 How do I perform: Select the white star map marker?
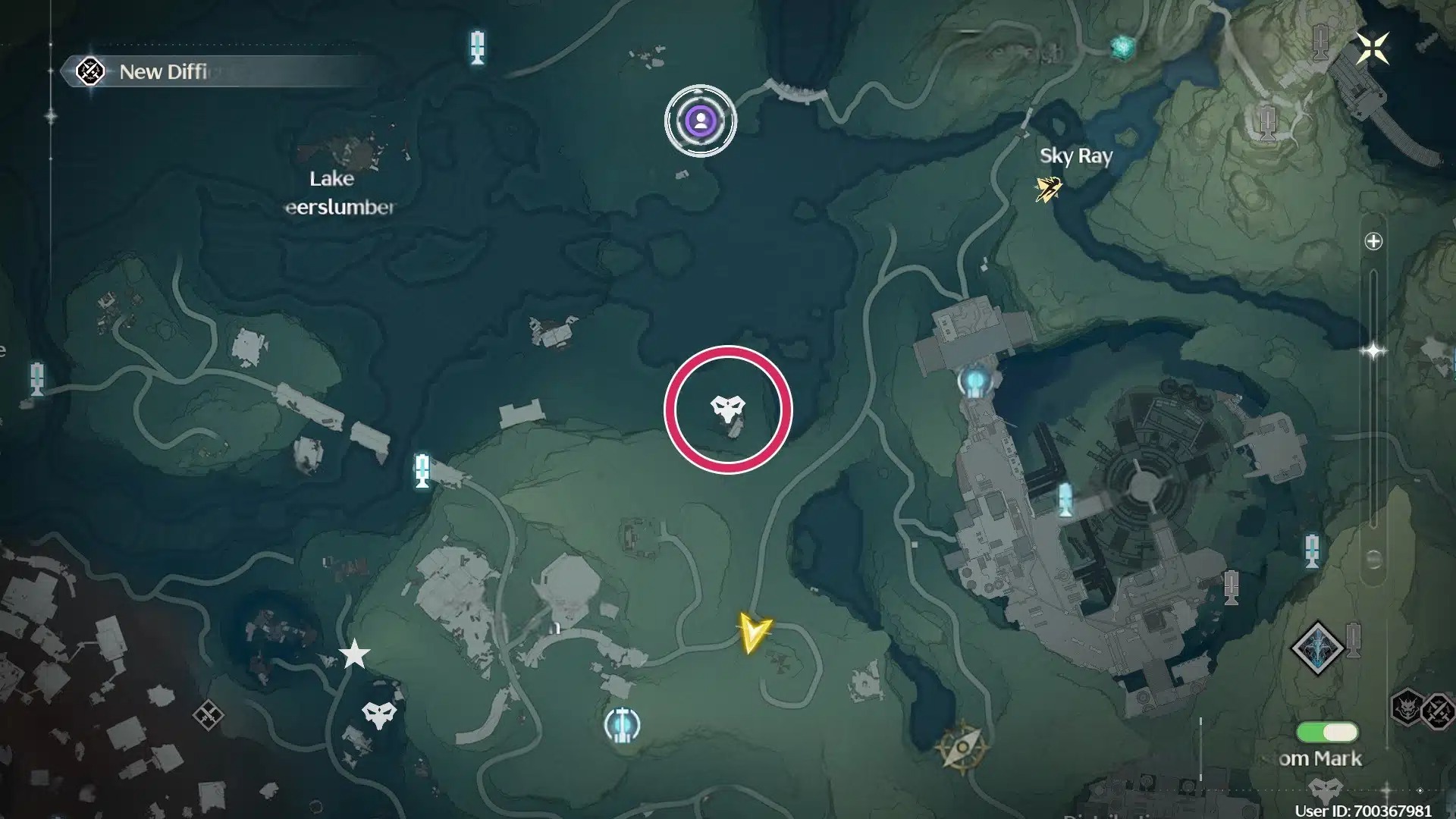tap(354, 654)
